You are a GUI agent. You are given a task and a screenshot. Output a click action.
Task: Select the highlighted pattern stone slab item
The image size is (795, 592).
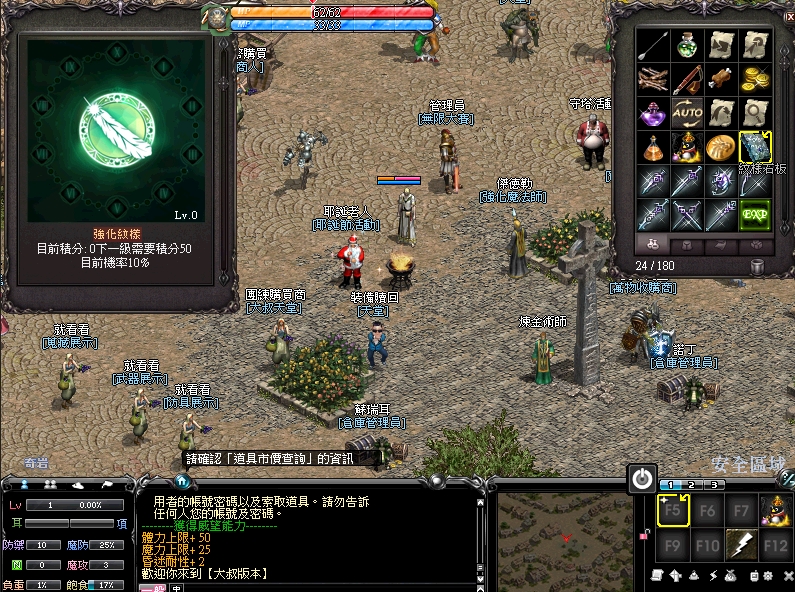pos(755,147)
